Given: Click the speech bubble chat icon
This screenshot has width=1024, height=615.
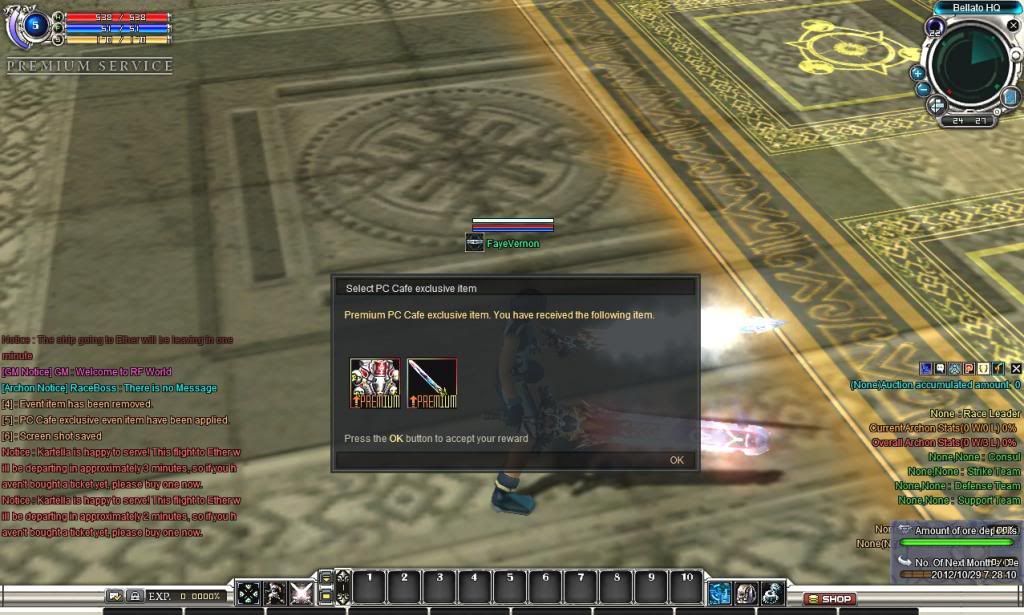Looking at the screenshot, I should pos(941,369).
